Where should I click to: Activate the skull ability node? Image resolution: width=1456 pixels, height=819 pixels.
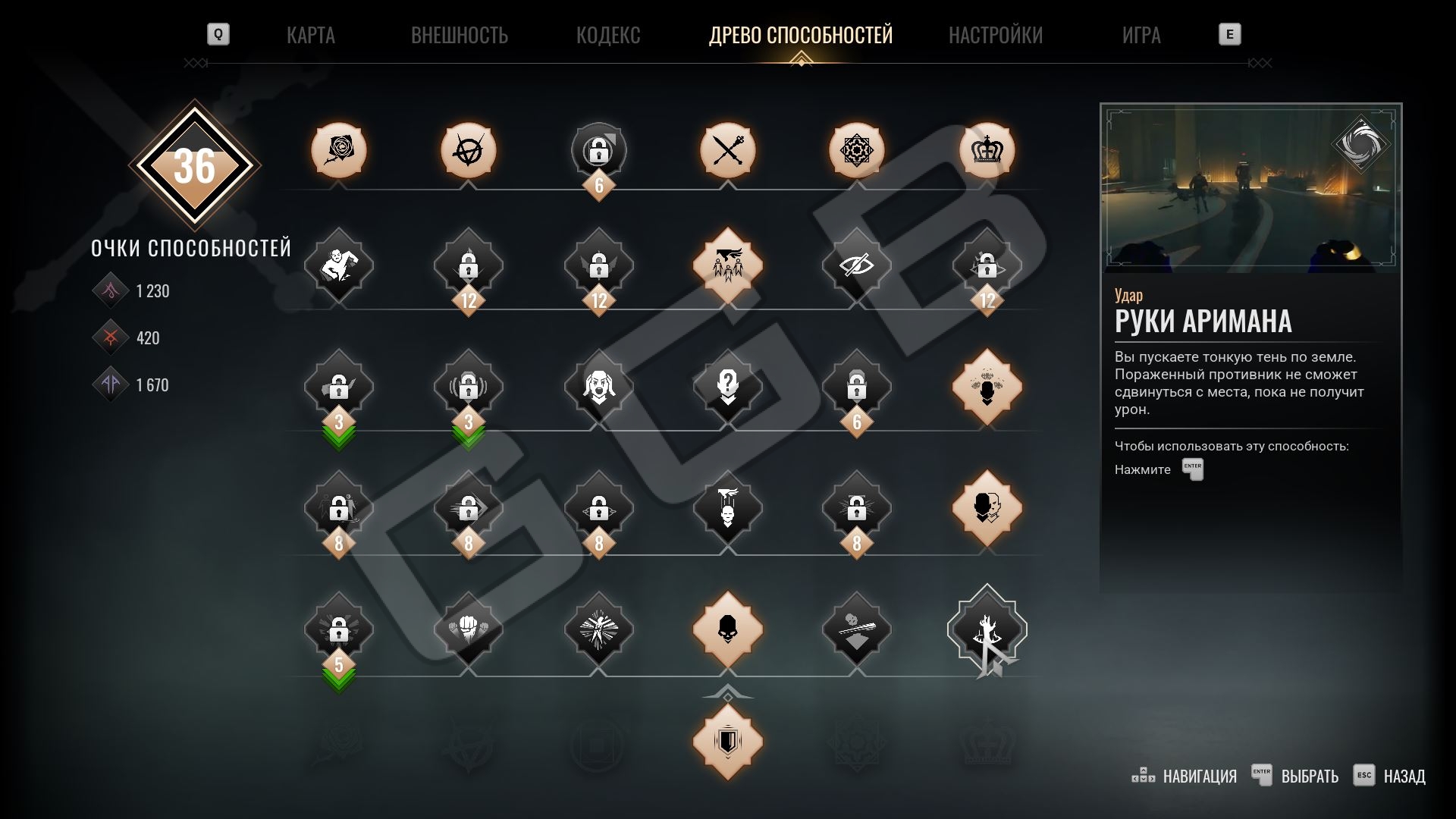pos(728,629)
